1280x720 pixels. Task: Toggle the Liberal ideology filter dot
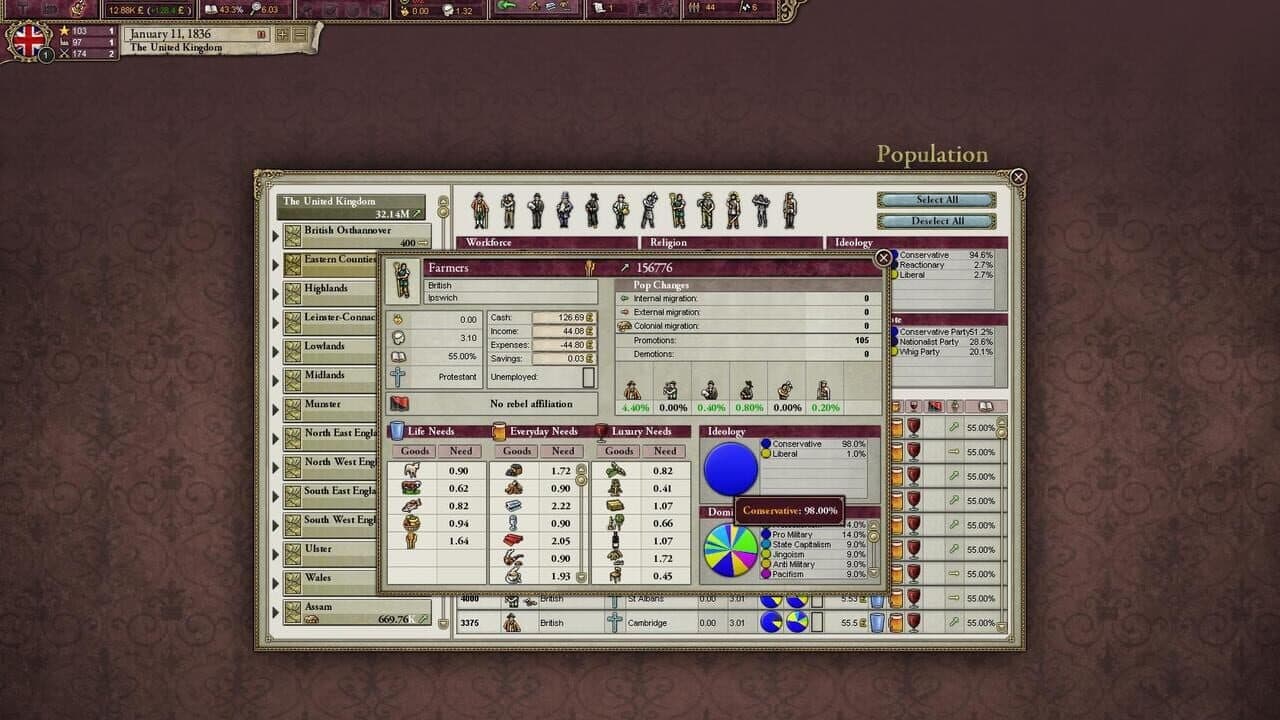(894, 273)
